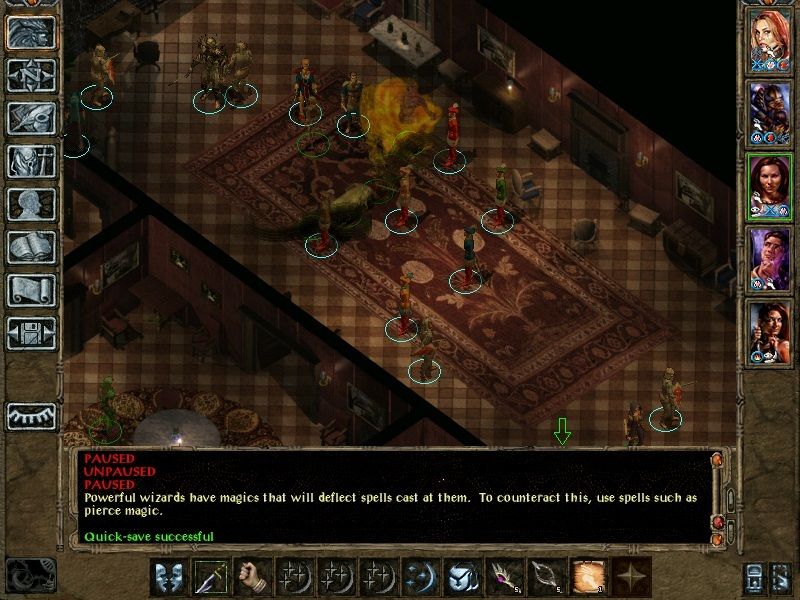Select the red-haired woman portrait
Image resolution: width=800 pixels, height=600 pixels.
pos(769,40)
